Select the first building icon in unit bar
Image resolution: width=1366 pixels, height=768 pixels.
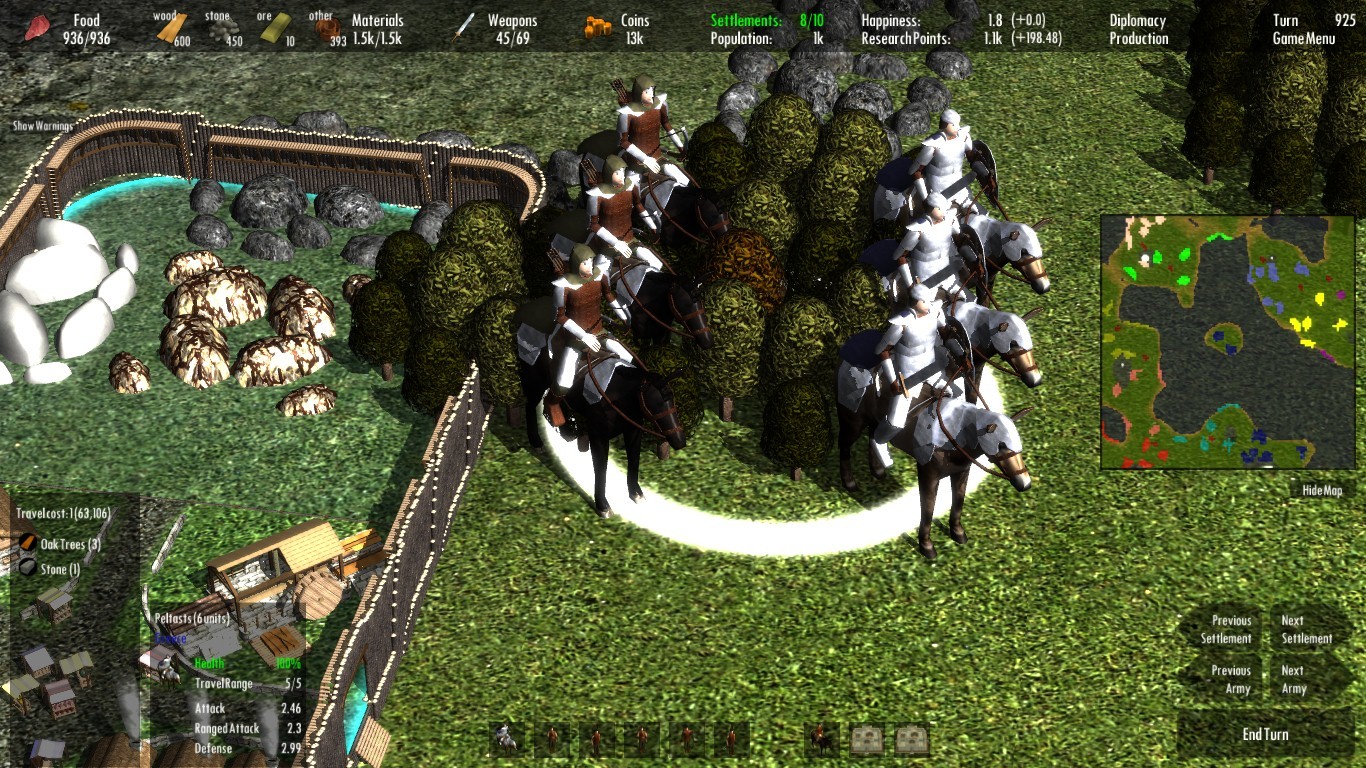(x=866, y=740)
